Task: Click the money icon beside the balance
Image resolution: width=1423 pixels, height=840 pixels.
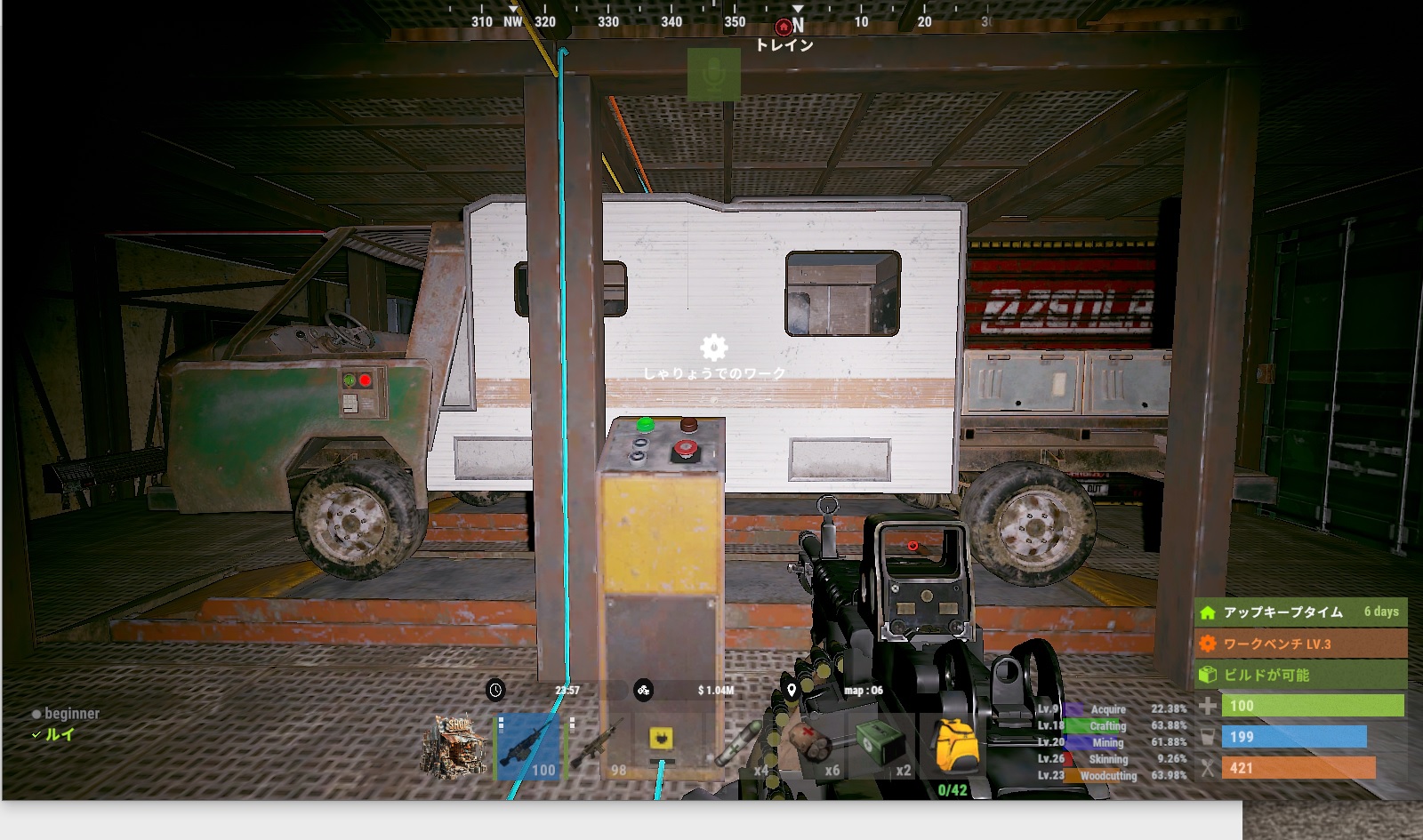Action: tap(643, 690)
